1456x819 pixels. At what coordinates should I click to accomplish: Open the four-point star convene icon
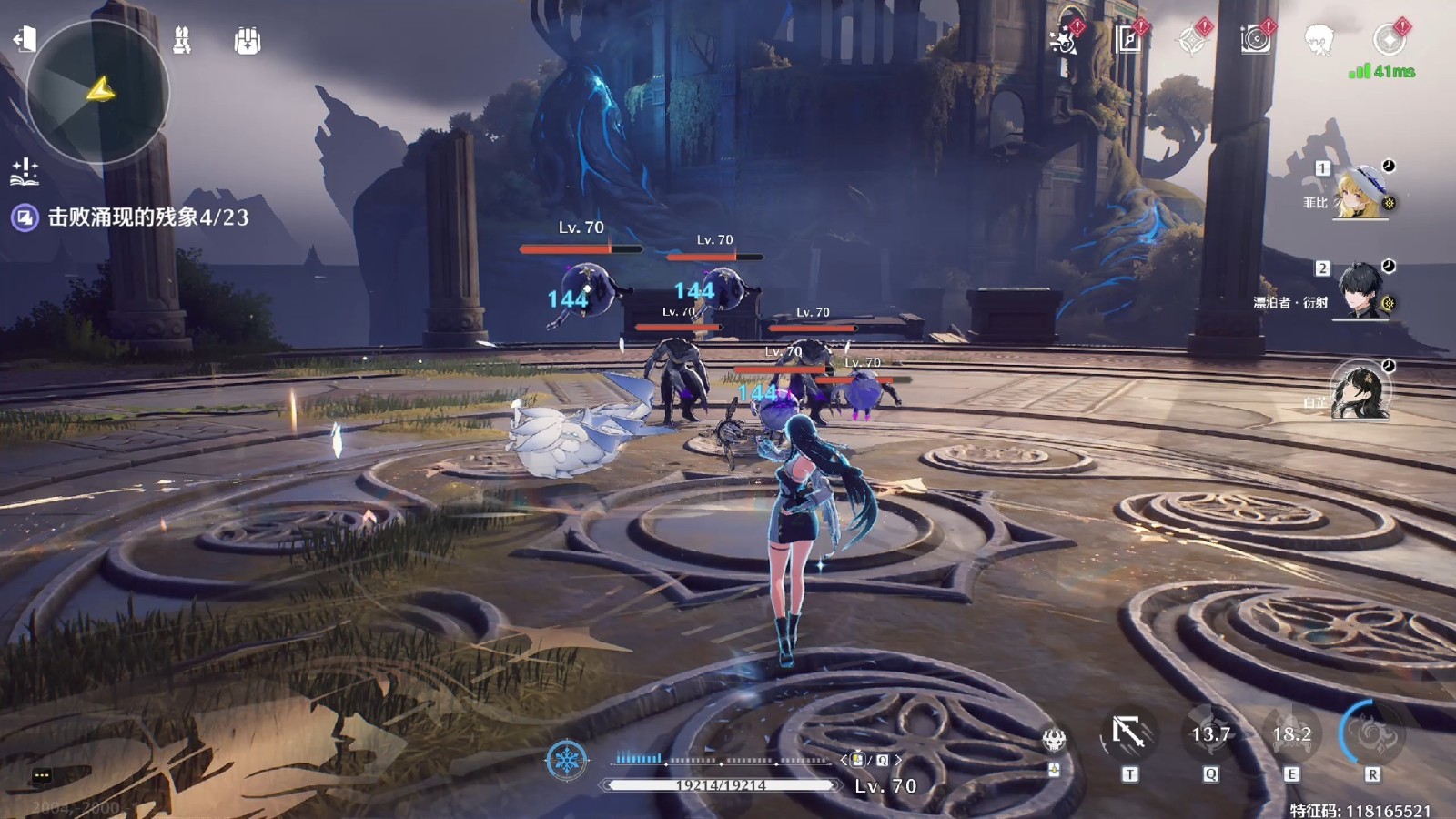click(1192, 41)
